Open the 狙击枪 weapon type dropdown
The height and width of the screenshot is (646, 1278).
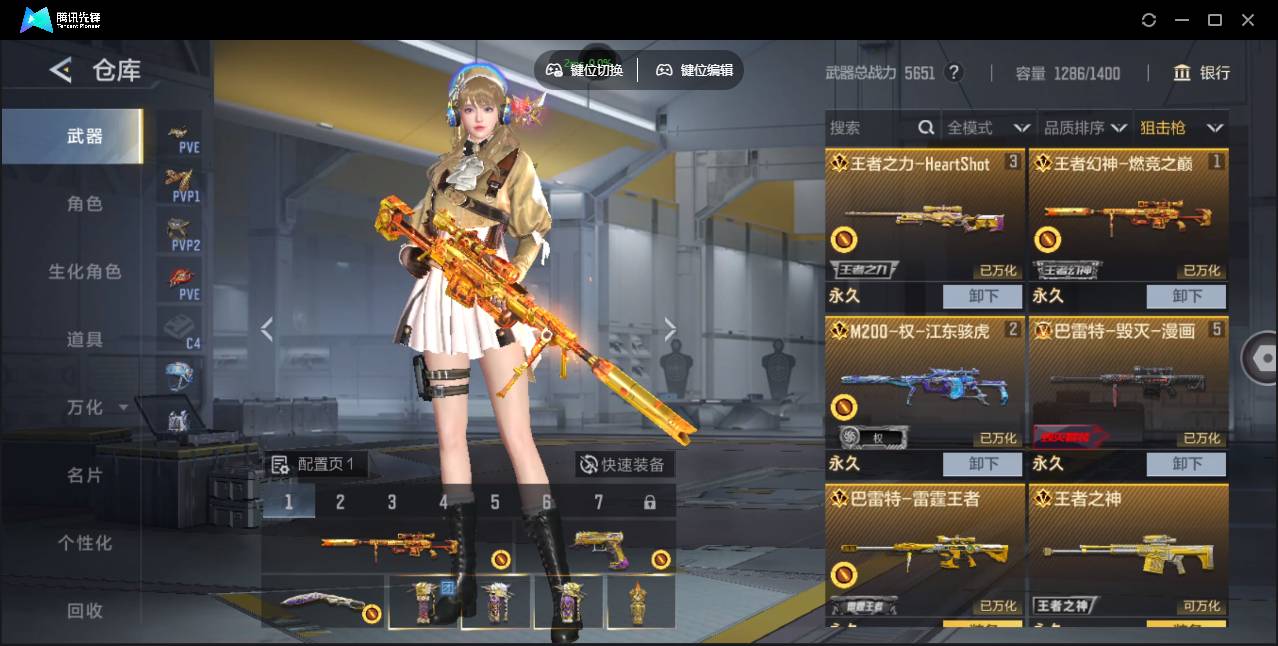[x=1181, y=128]
